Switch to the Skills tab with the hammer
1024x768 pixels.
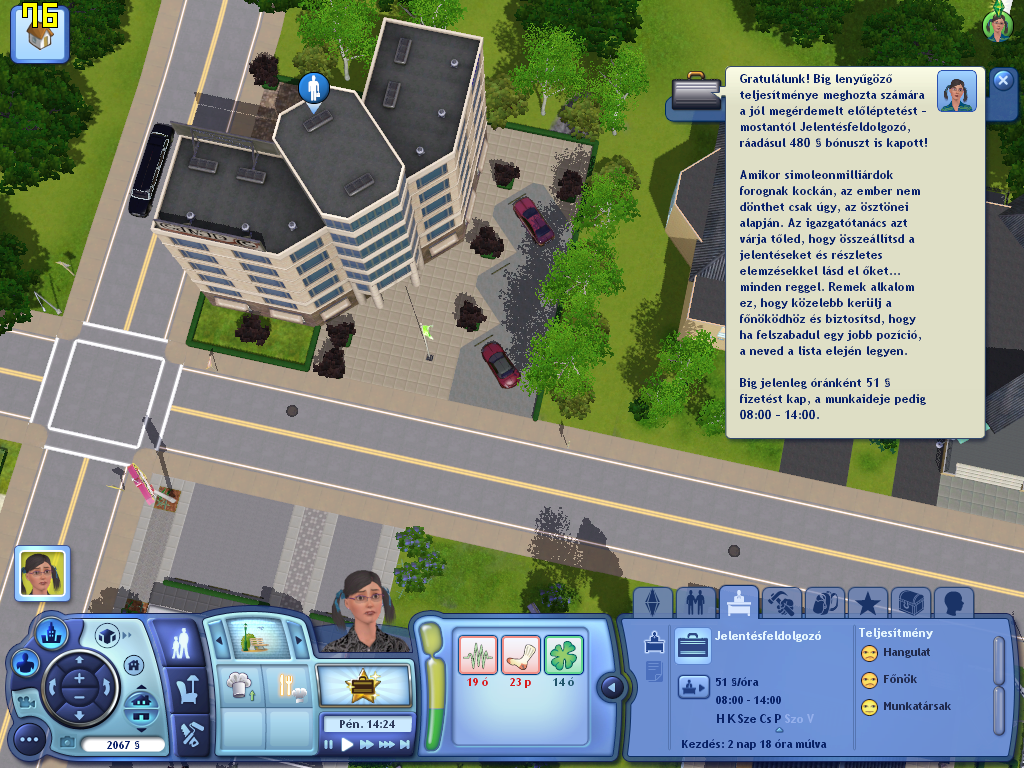[x=780, y=603]
